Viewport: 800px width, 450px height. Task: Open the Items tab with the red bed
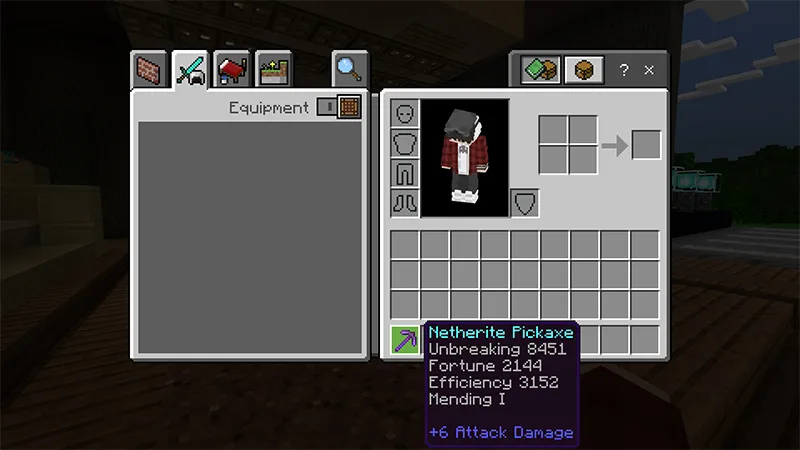coord(231,71)
